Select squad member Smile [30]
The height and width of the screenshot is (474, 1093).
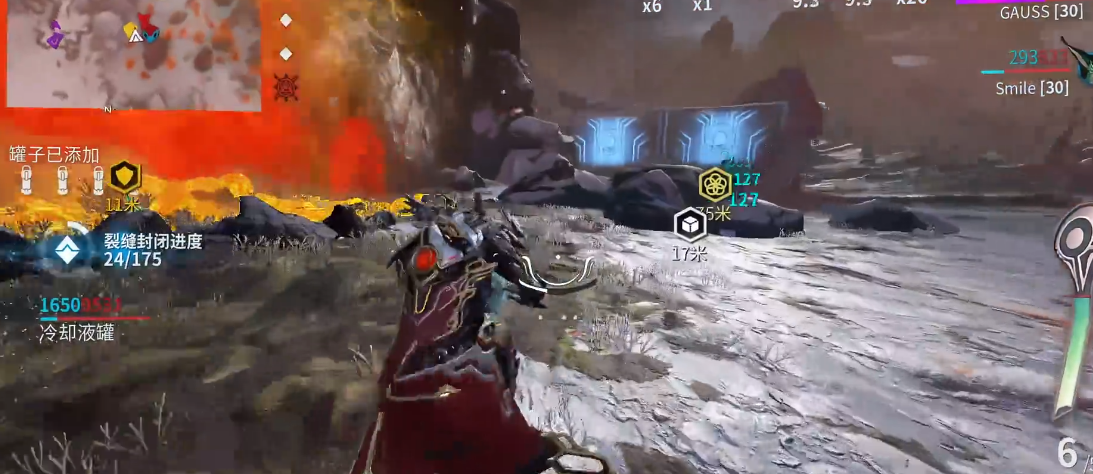[1032, 88]
